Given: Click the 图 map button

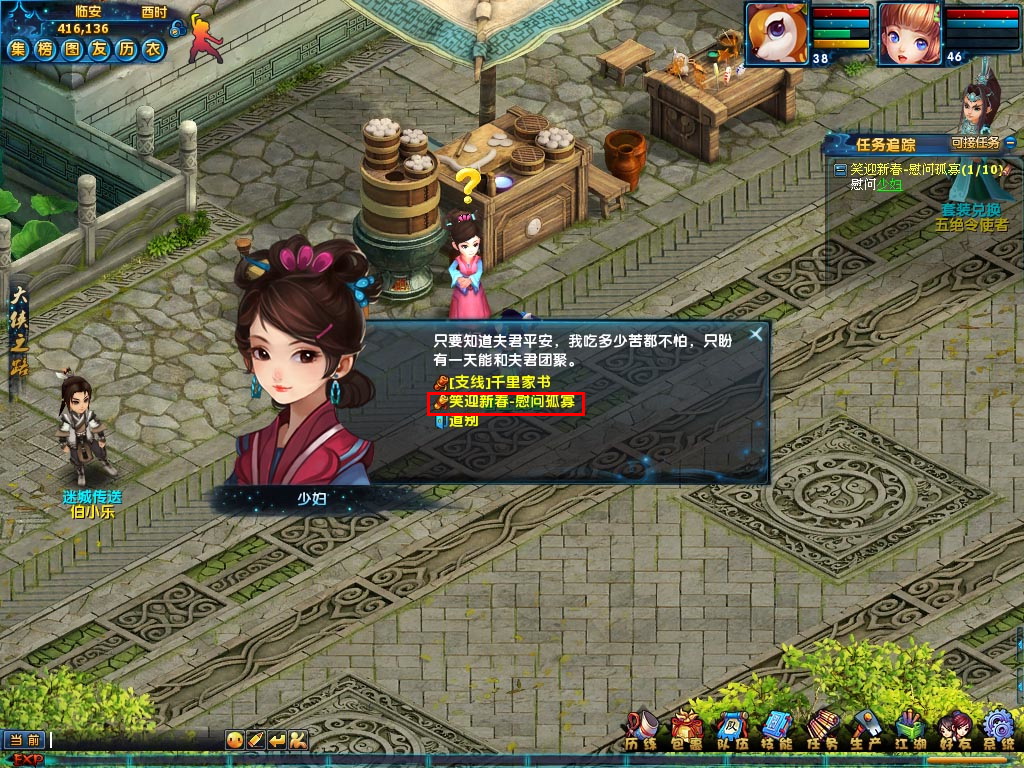Looking at the screenshot, I should pos(72,49).
